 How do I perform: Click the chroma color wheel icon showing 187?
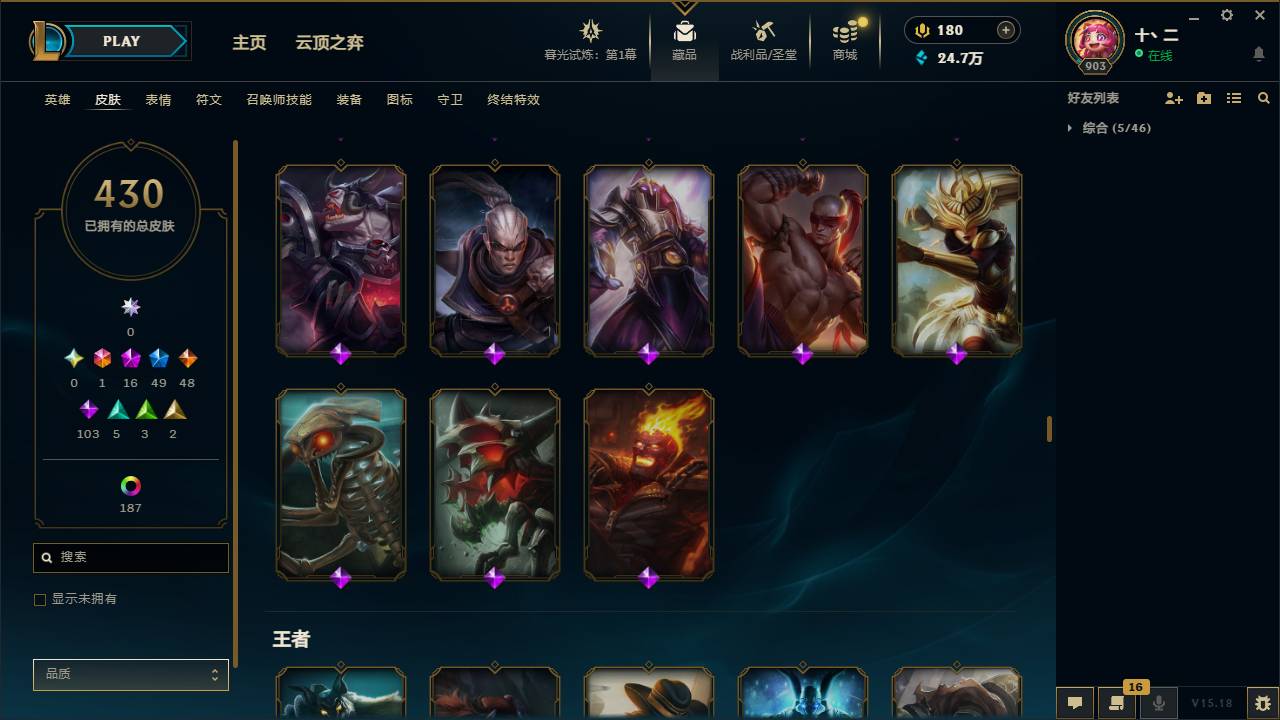click(130, 487)
